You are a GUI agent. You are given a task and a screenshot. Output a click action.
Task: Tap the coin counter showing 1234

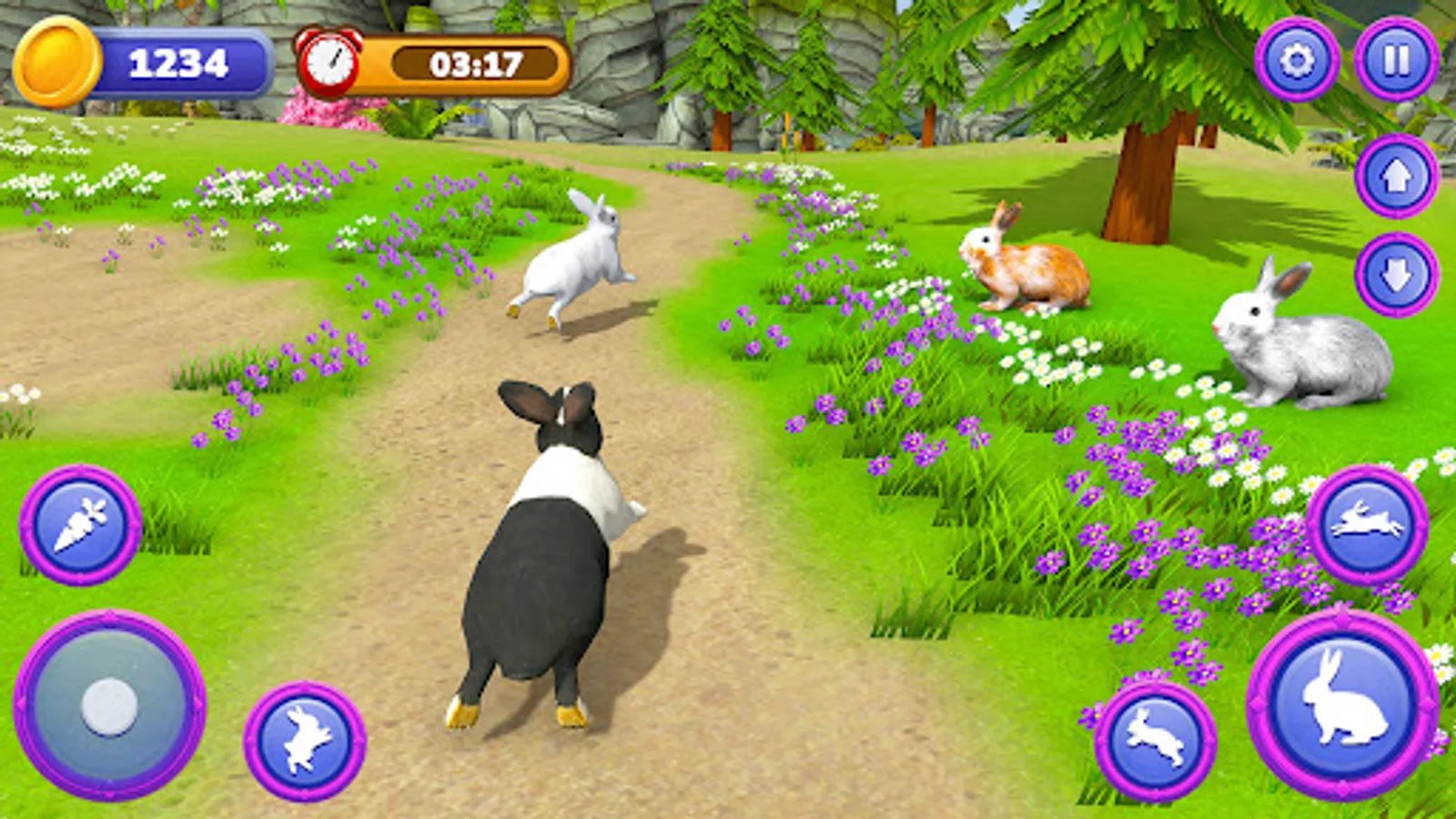(x=178, y=62)
